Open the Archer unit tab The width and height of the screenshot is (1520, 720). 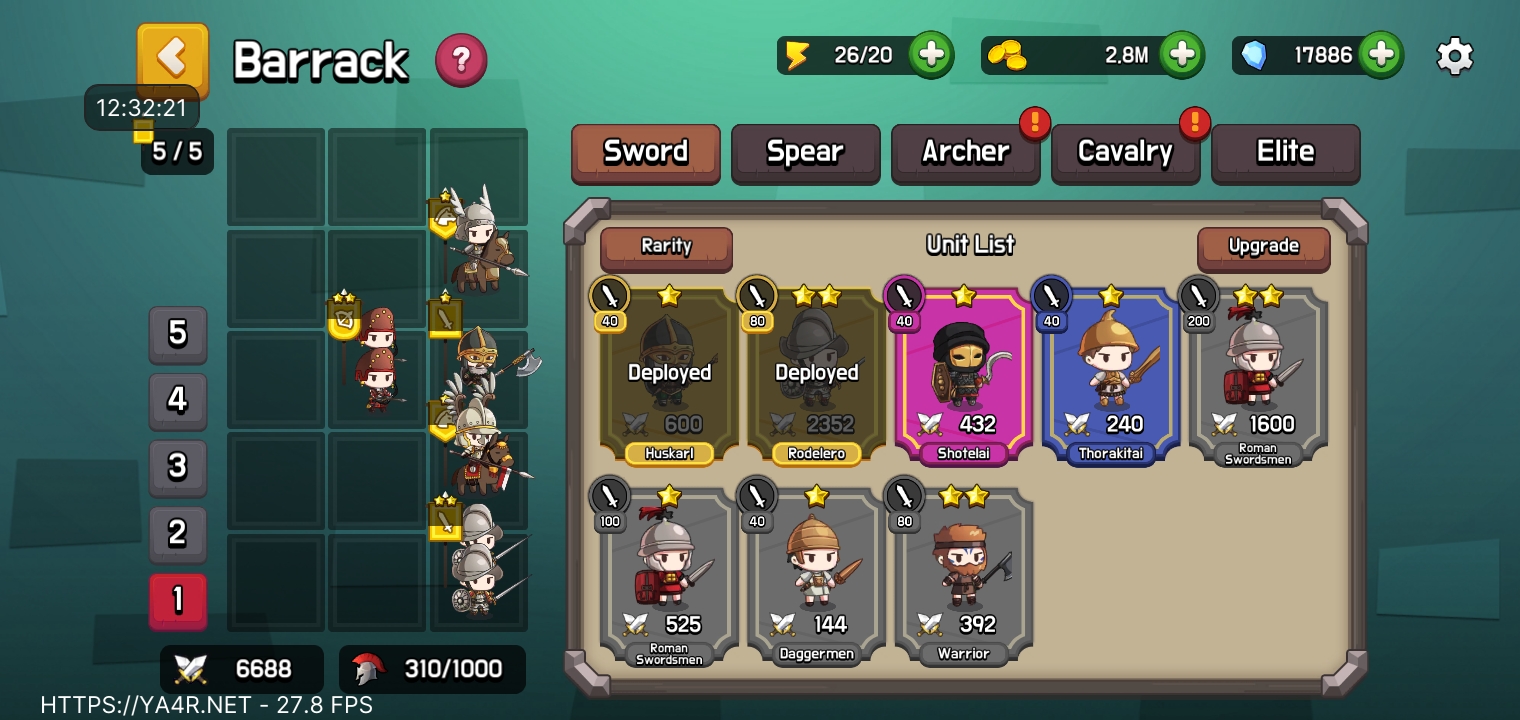tap(965, 152)
